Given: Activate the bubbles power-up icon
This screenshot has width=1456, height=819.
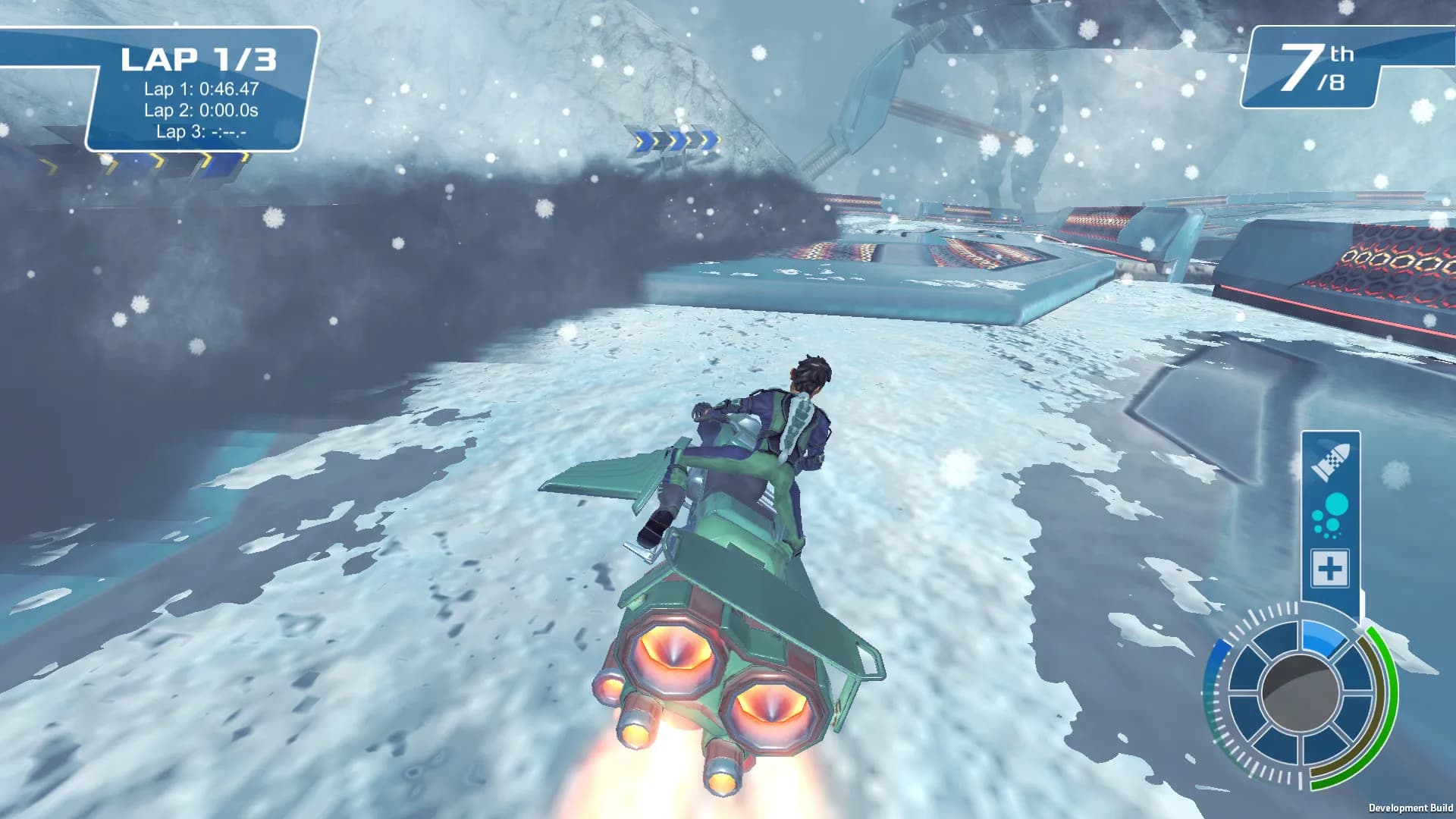Looking at the screenshot, I should (x=1330, y=515).
